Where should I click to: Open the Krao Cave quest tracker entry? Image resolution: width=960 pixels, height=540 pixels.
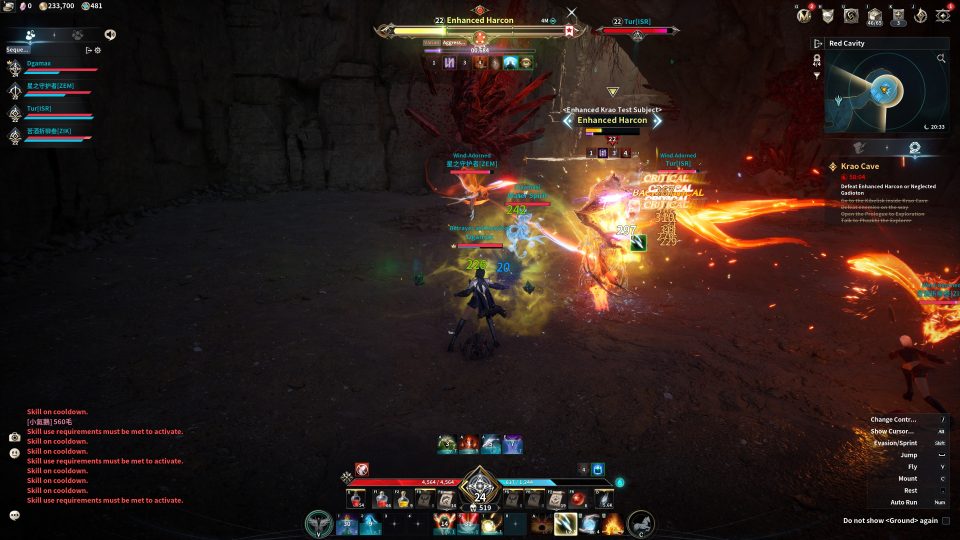point(859,166)
